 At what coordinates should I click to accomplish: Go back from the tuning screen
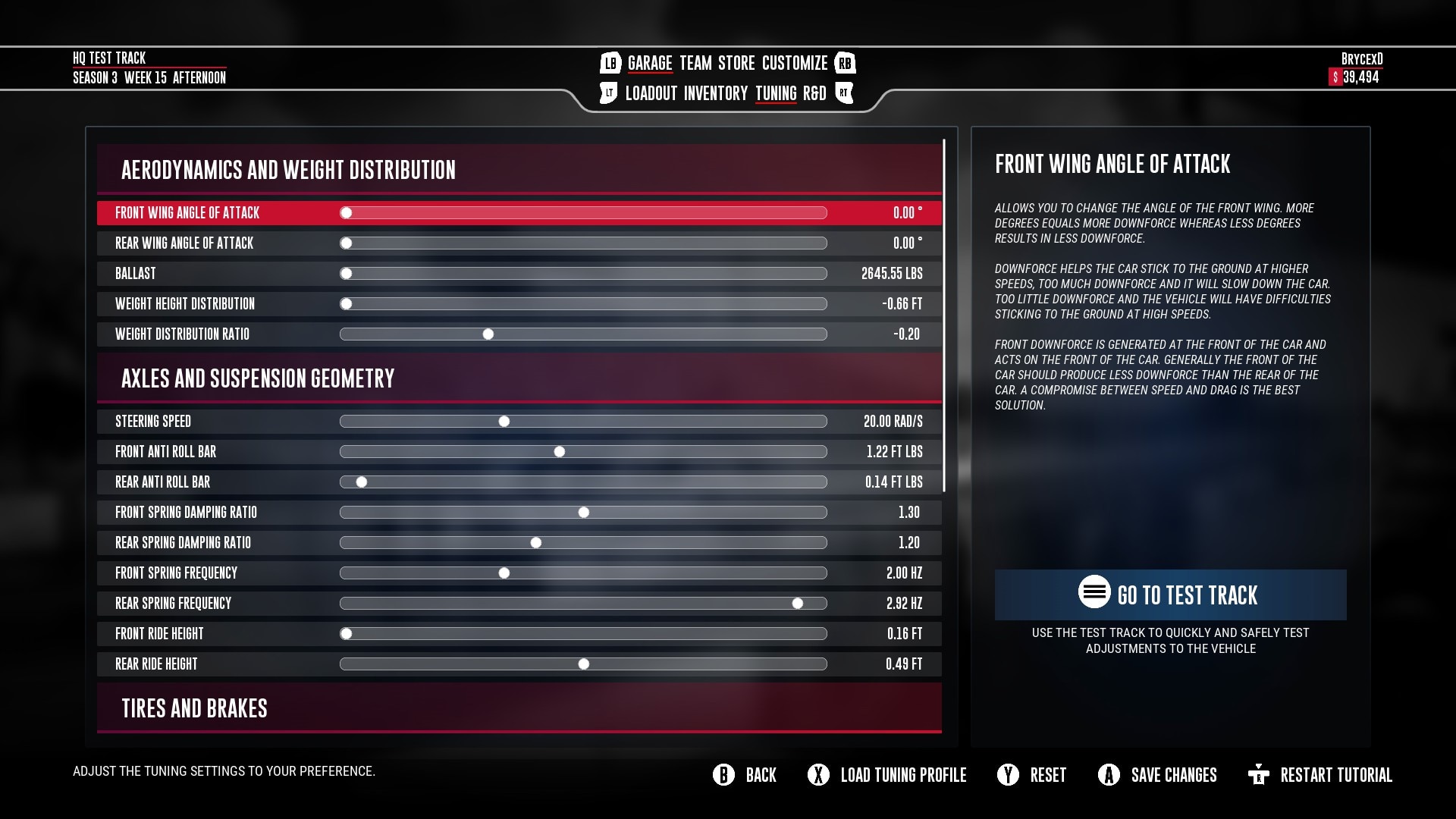pyautogui.click(x=745, y=775)
